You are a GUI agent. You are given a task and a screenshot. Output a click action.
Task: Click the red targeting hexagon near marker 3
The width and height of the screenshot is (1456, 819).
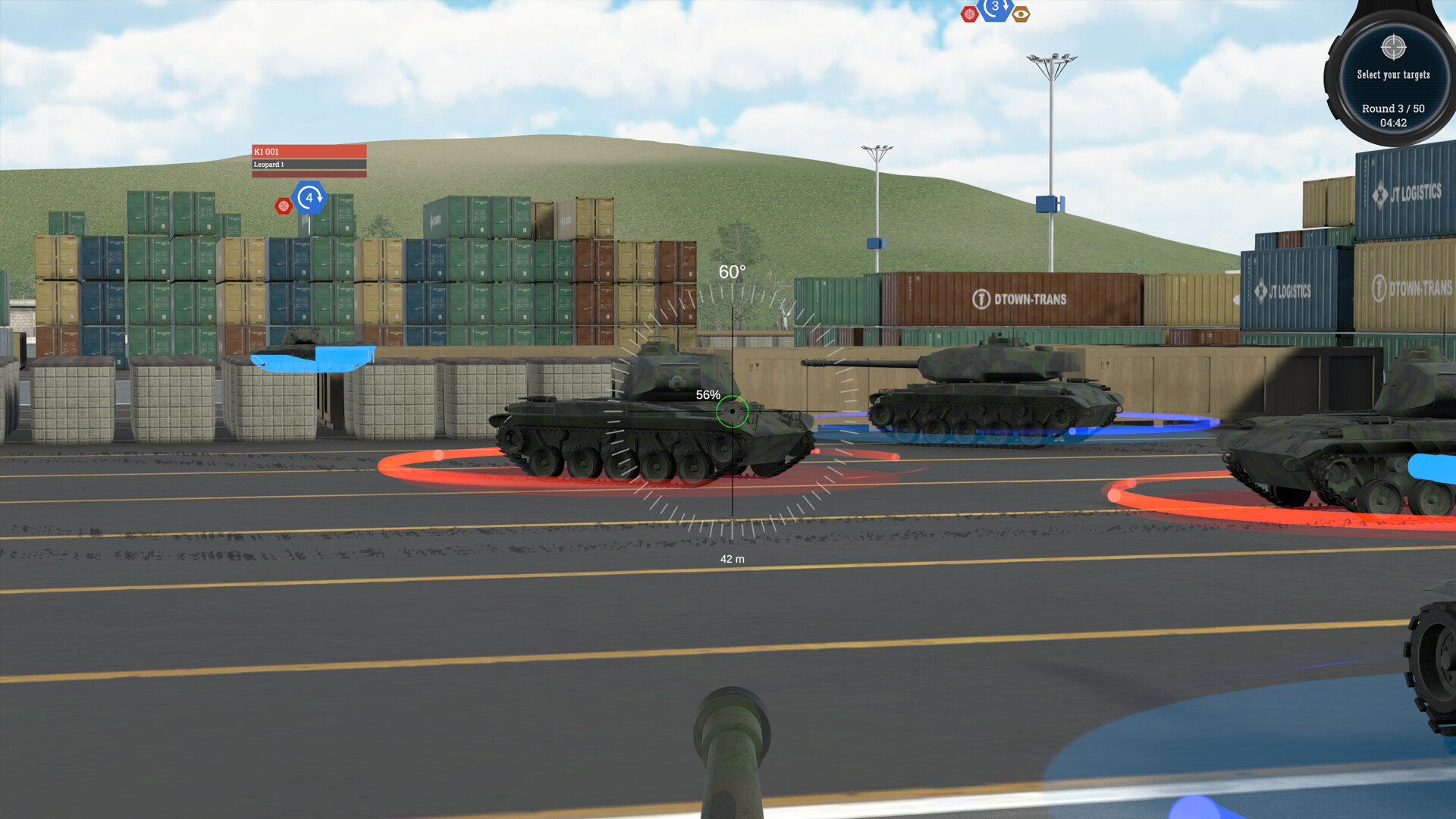click(968, 12)
